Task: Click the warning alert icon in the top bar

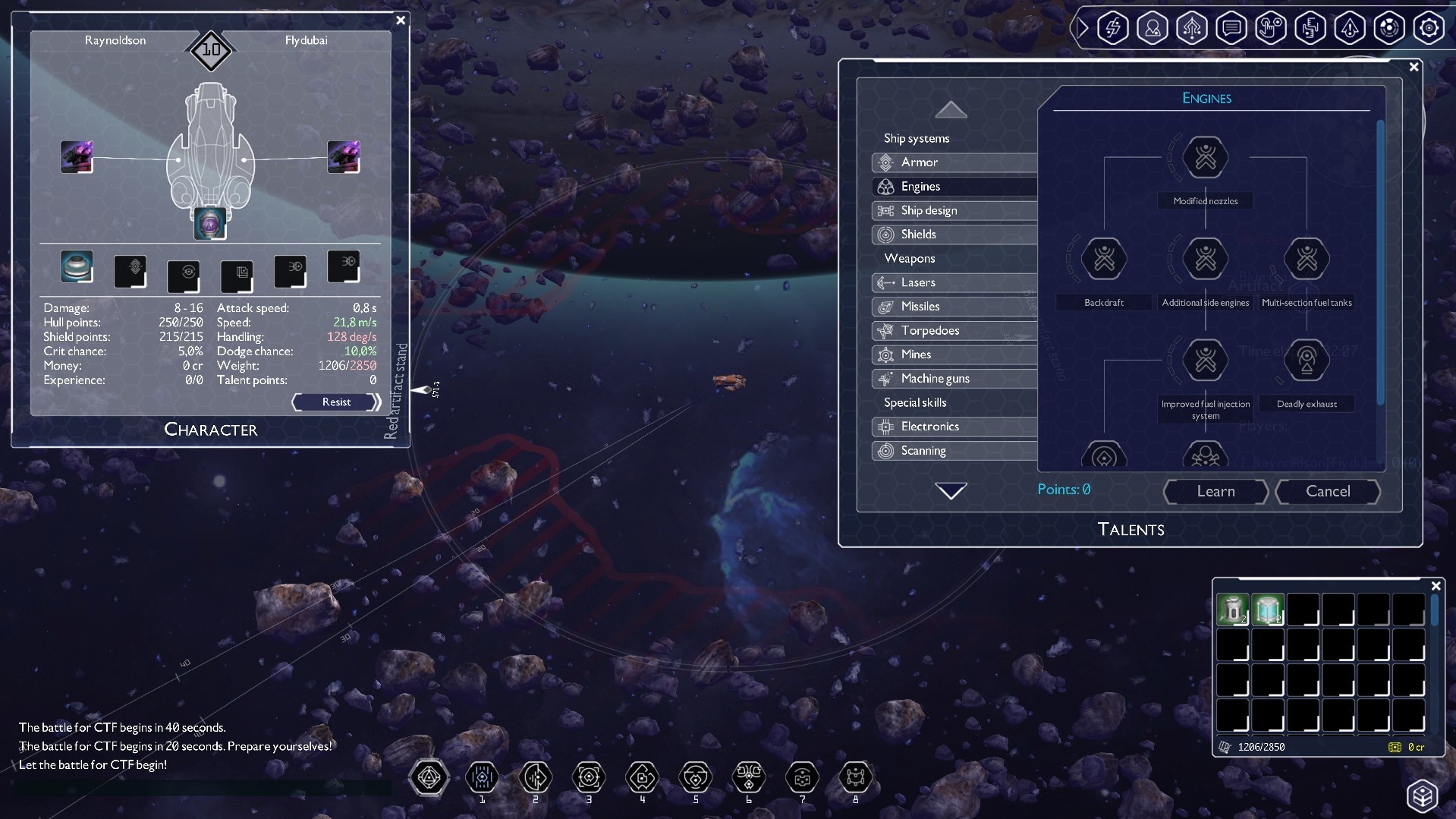Action: [x=1350, y=27]
